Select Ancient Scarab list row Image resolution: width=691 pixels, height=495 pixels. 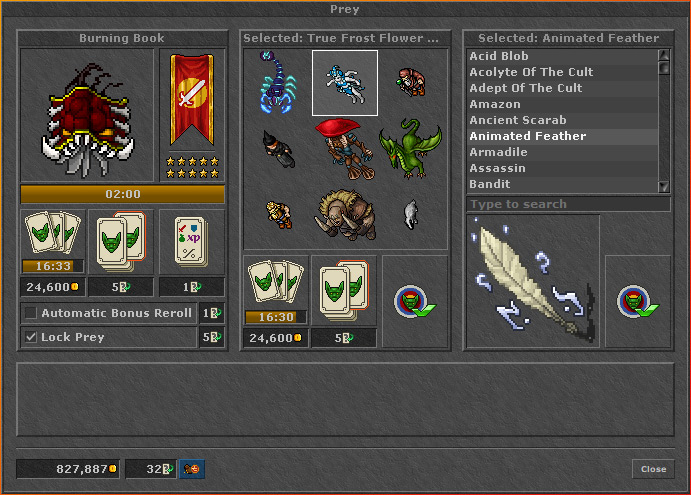click(x=562, y=120)
